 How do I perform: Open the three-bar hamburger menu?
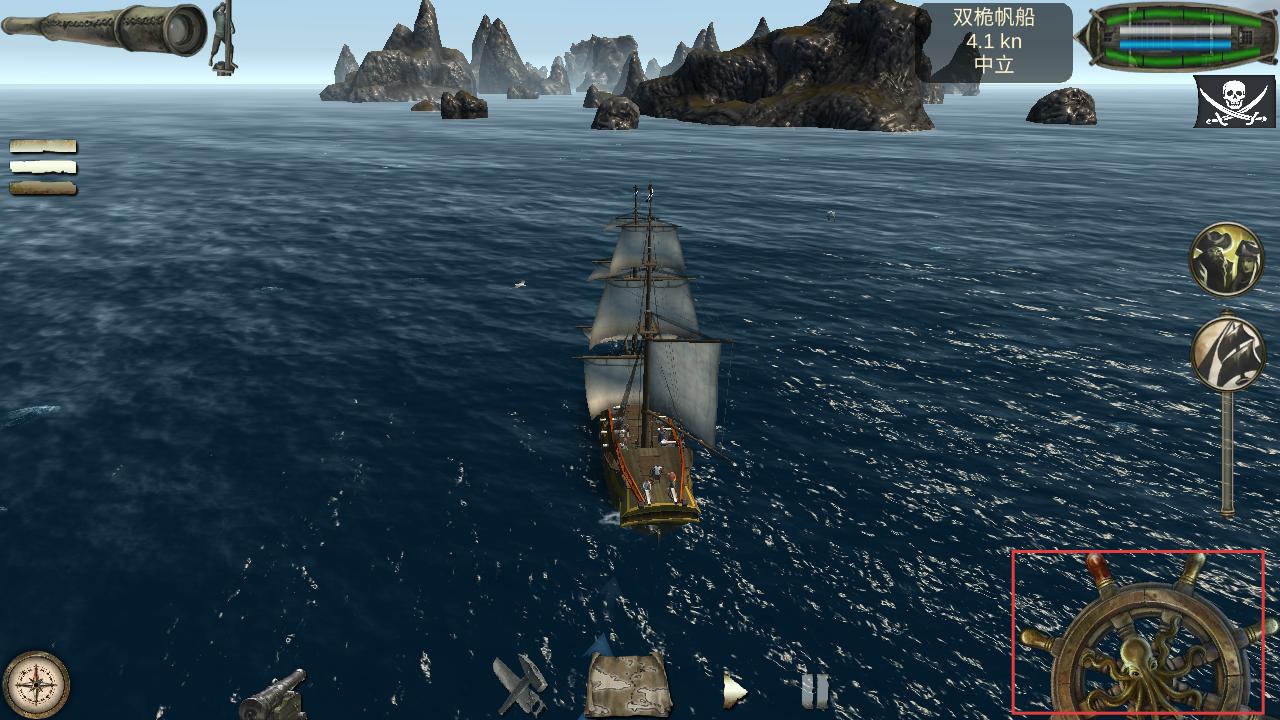pos(43,167)
